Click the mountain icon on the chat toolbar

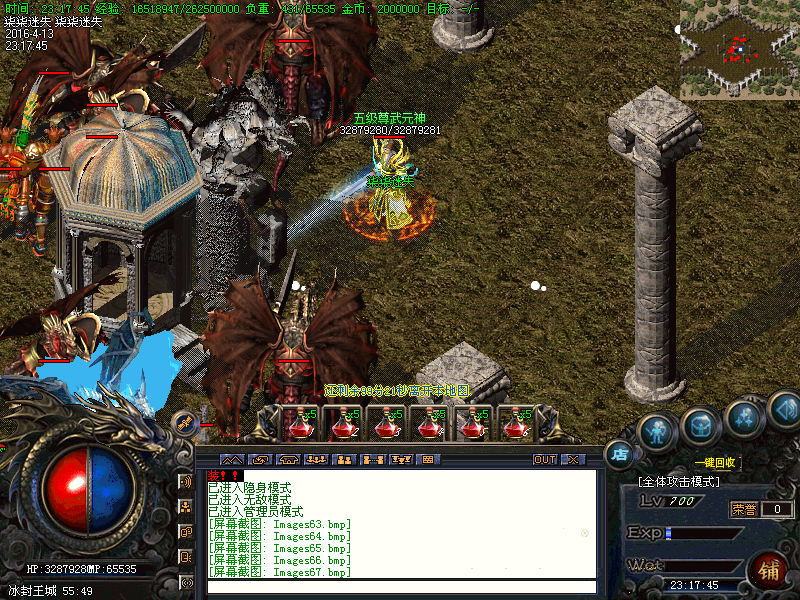click(230, 460)
